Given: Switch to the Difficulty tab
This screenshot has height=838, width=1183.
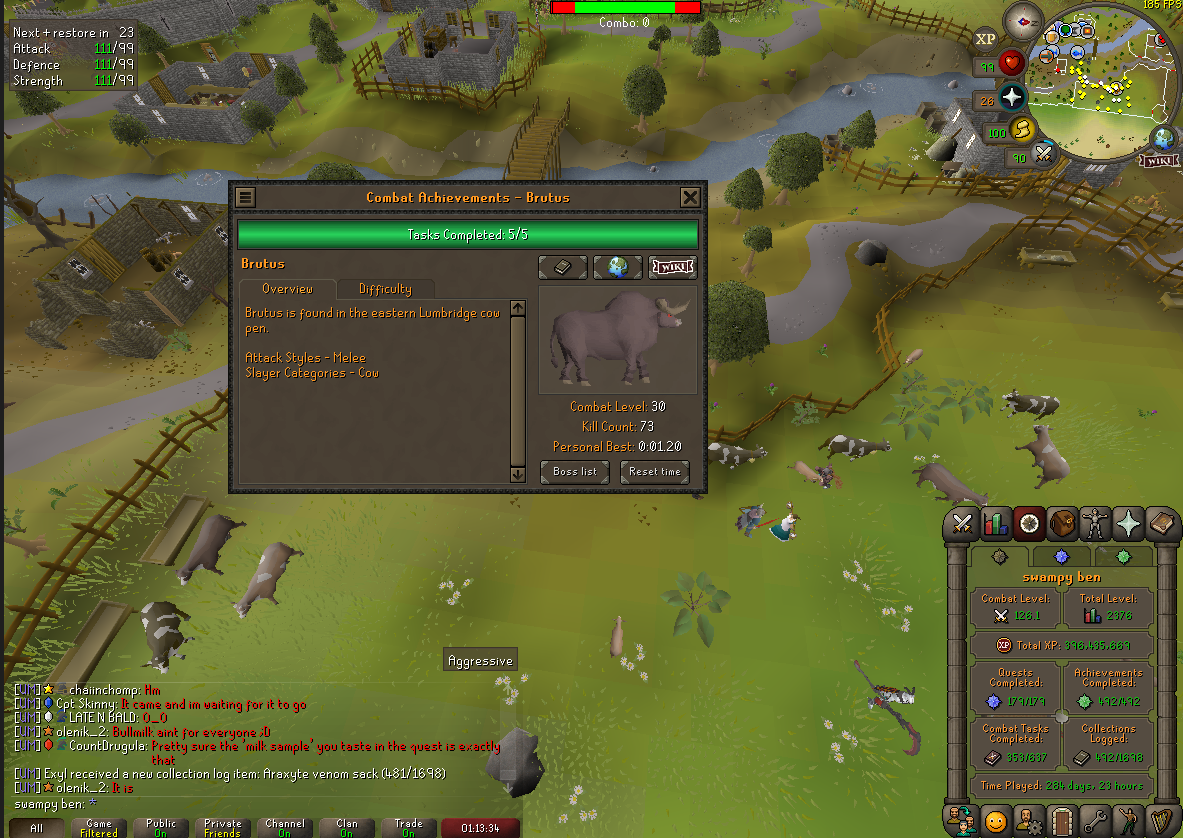Looking at the screenshot, I should 385,289.
